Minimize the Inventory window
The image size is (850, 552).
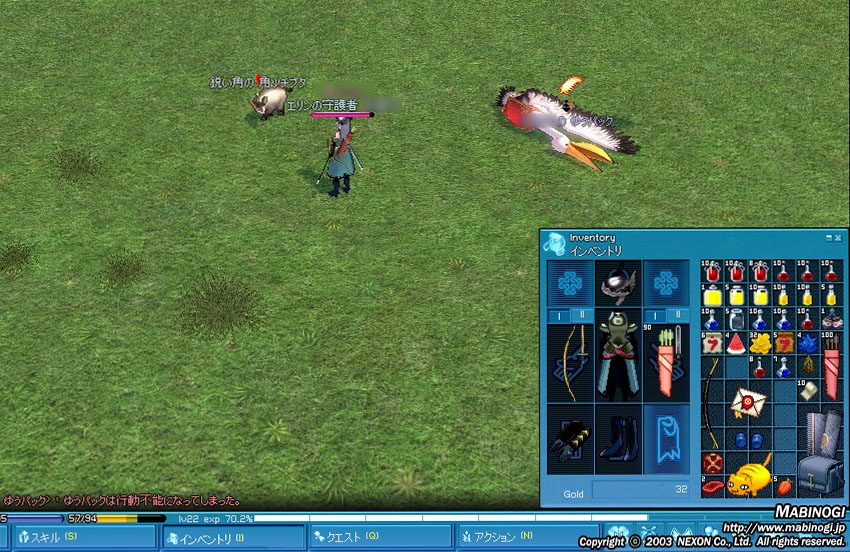point(829,238)
